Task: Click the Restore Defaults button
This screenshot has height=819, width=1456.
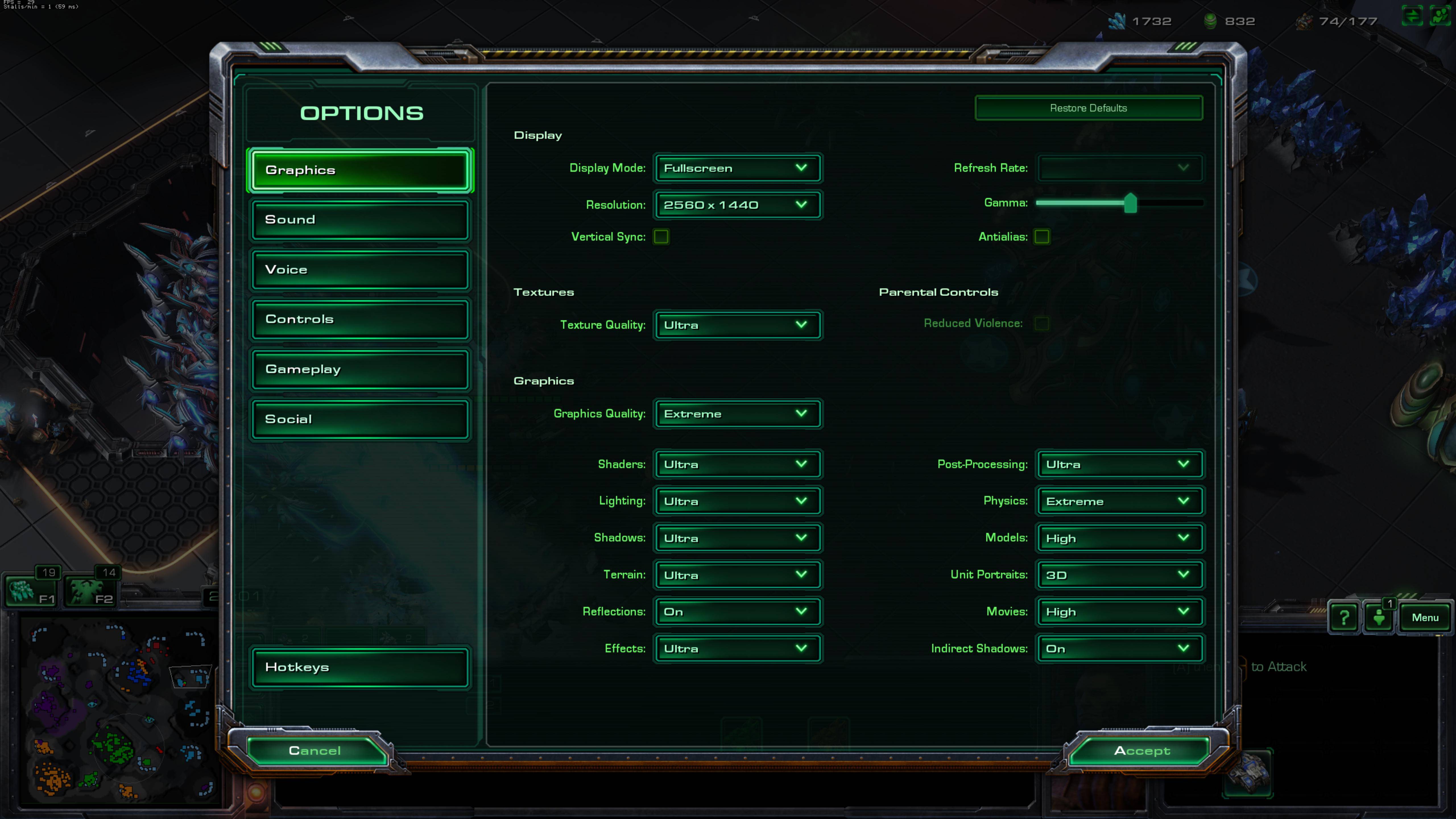Action: [1088, 108]
